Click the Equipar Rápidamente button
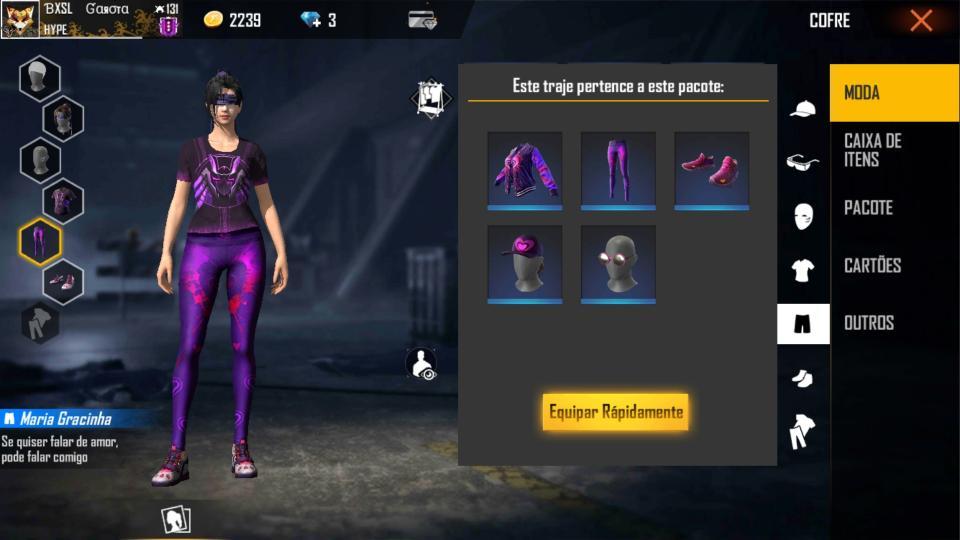 click(615, 412)
